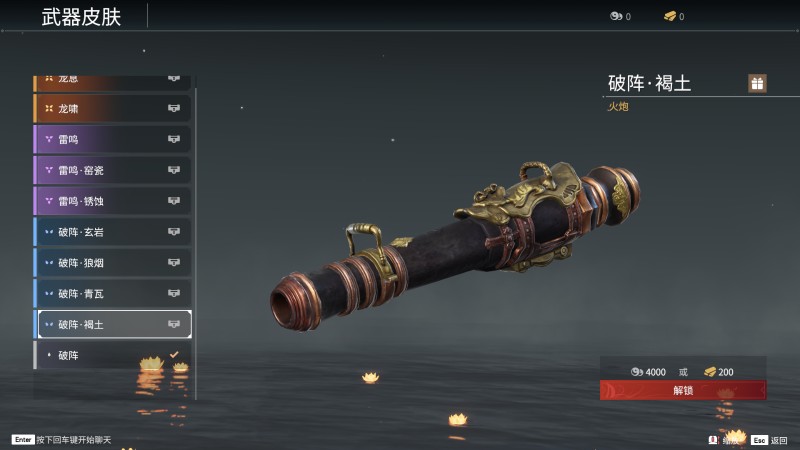Select the equipped default 破阵 skin
This screenshot has height=450, width=800.
112,355
